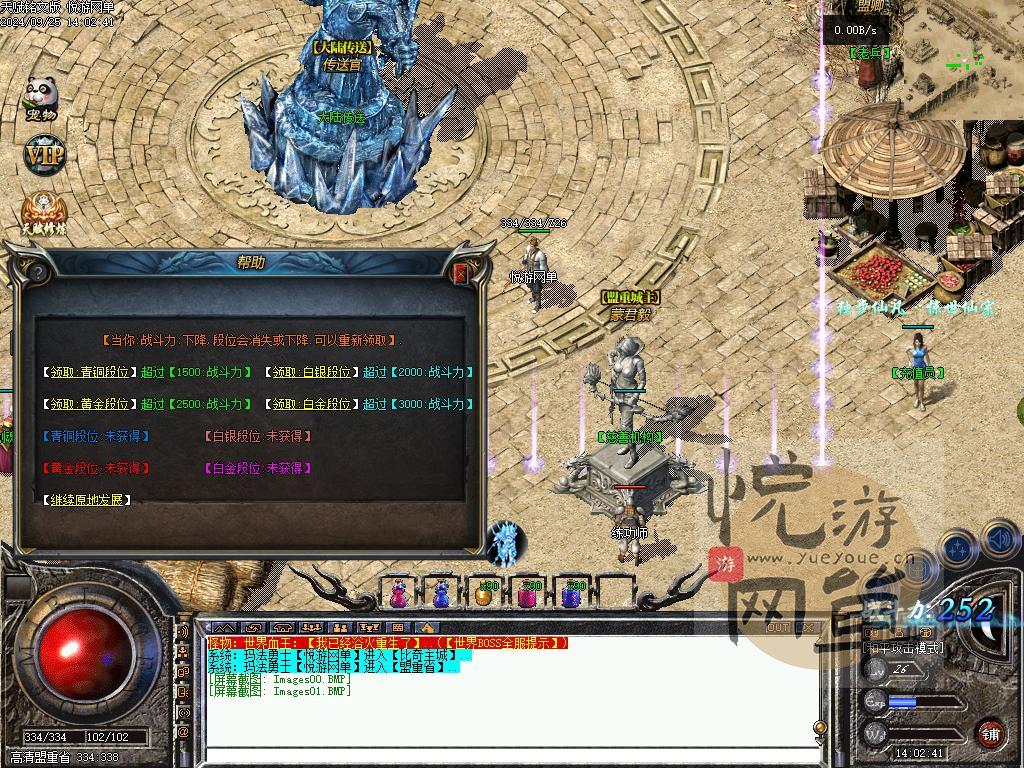1024x768 pixels.
Task: Close the 帮助 help window
Action: (461, 273)
